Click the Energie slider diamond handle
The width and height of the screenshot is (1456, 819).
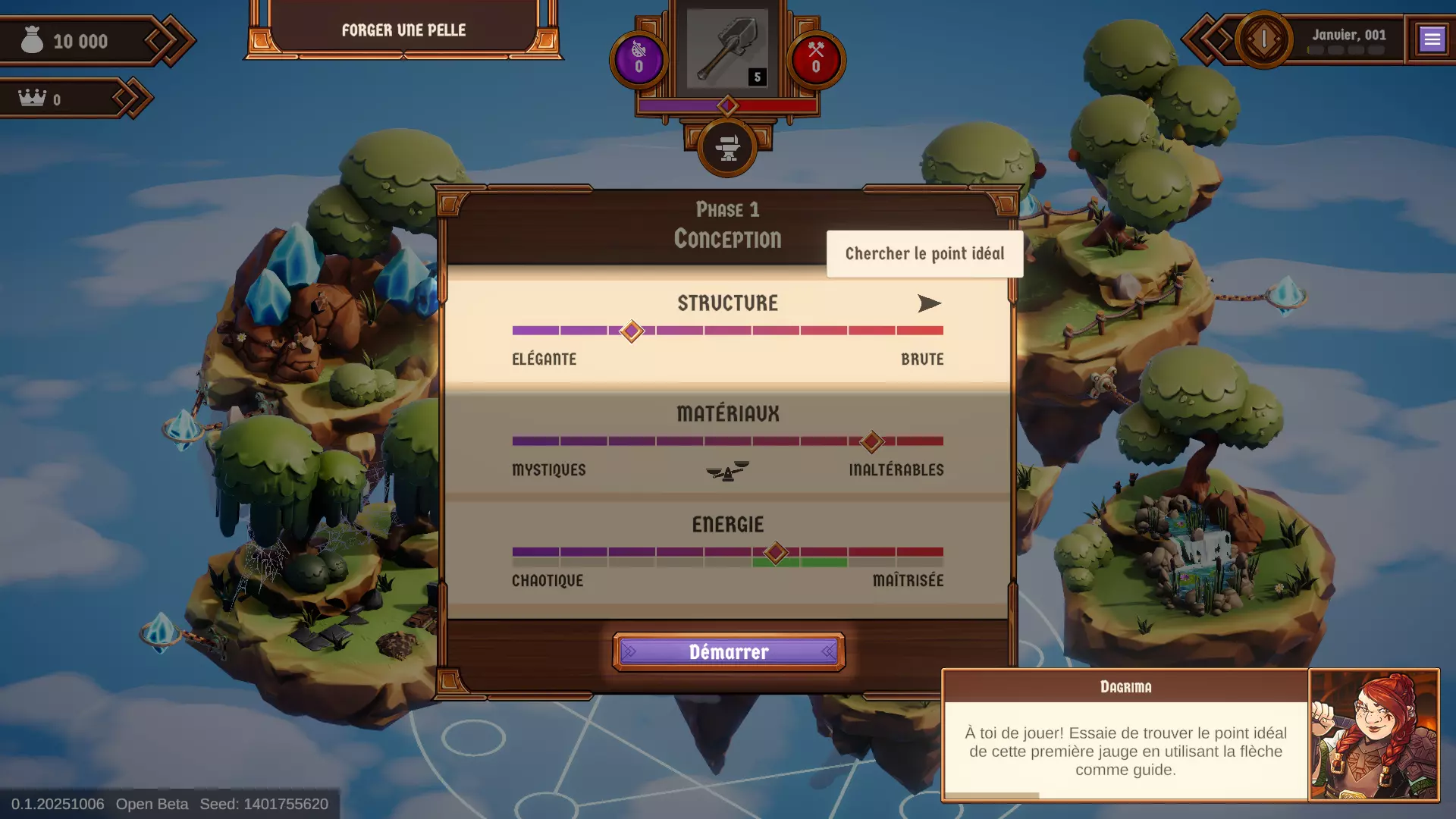coord(775,553)
